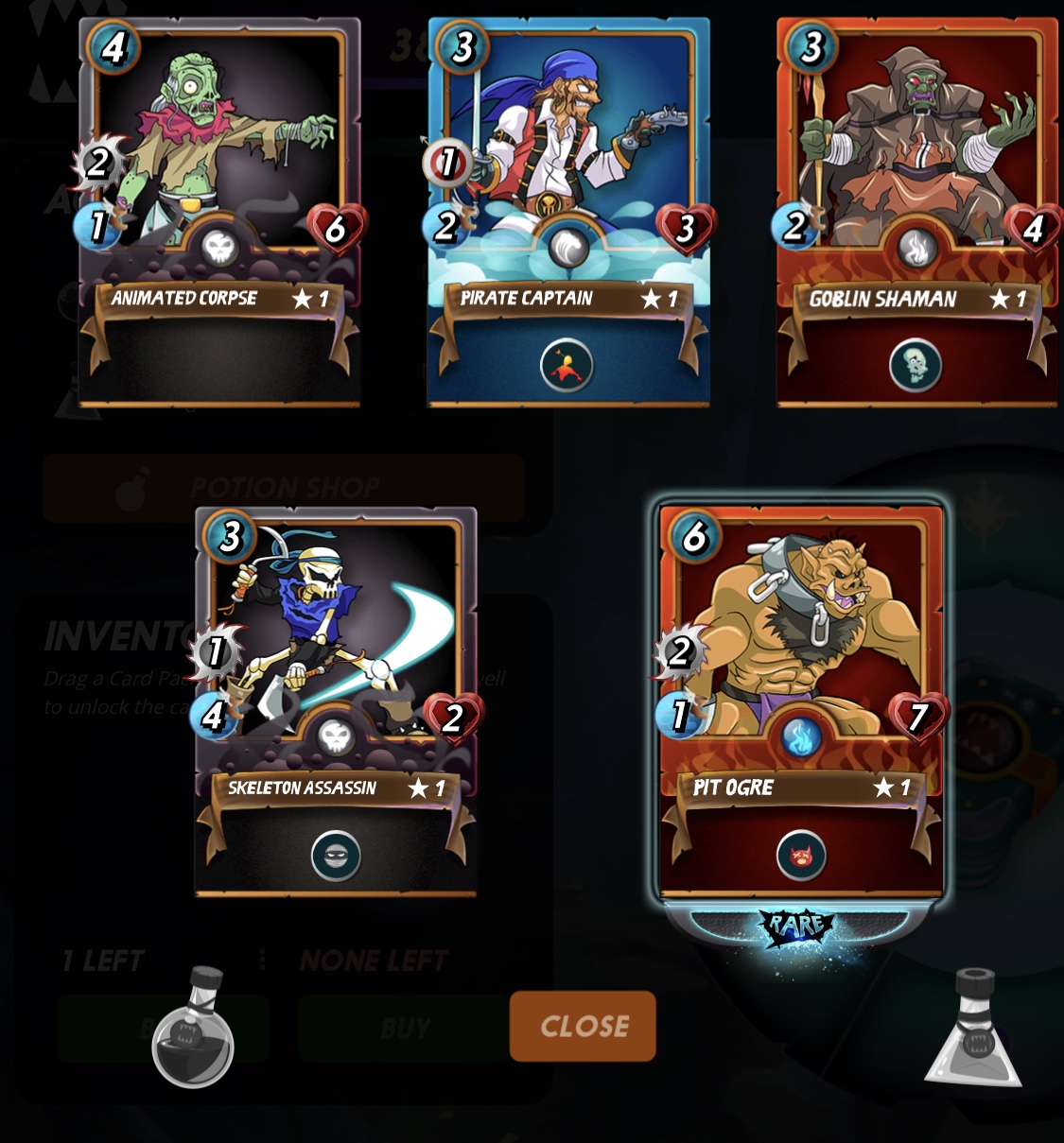Select the rare Pit Ogre card
The image size is (1064, 1143).
[x=801, y=662]
